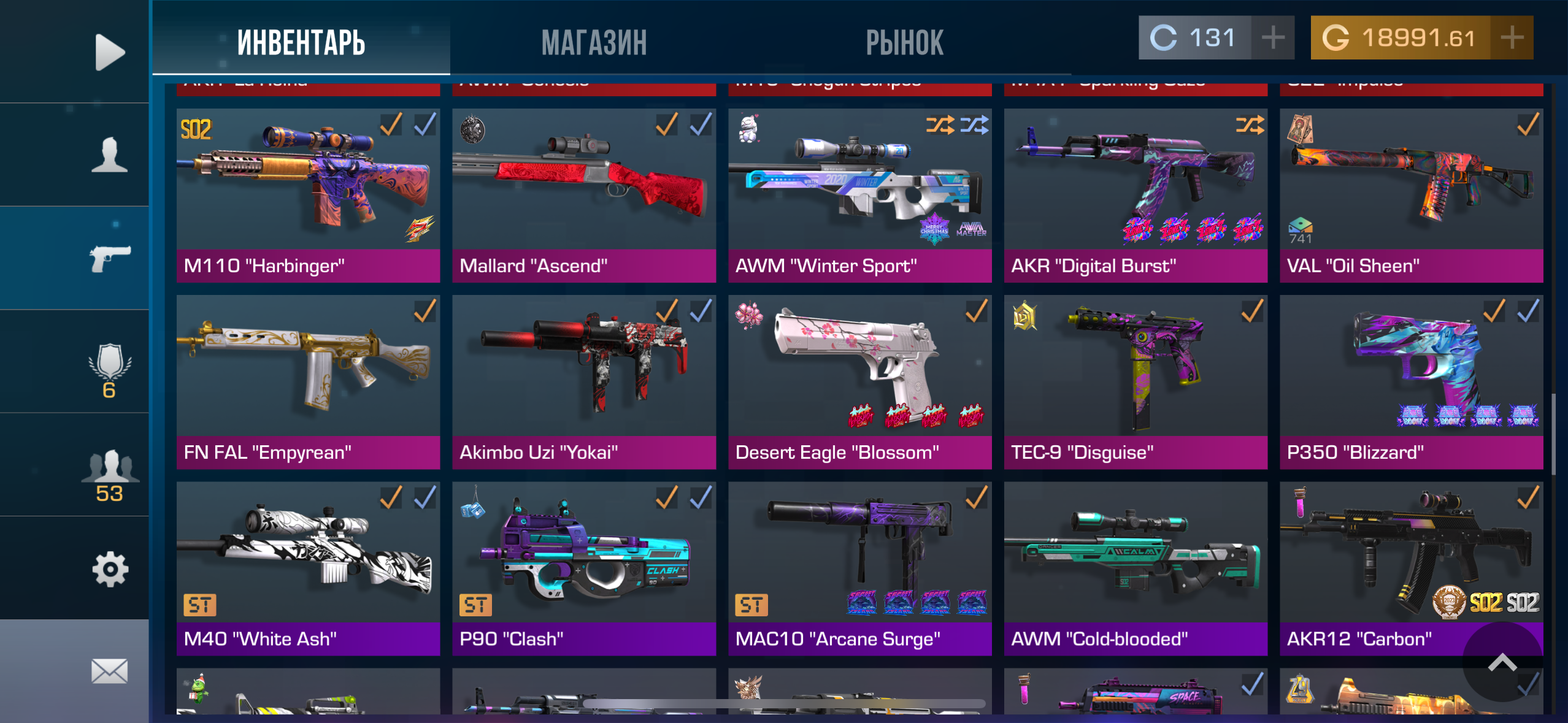The image size is (1568, 723).
Task: Switch to the РЫНОК tab
Action: 905,40
